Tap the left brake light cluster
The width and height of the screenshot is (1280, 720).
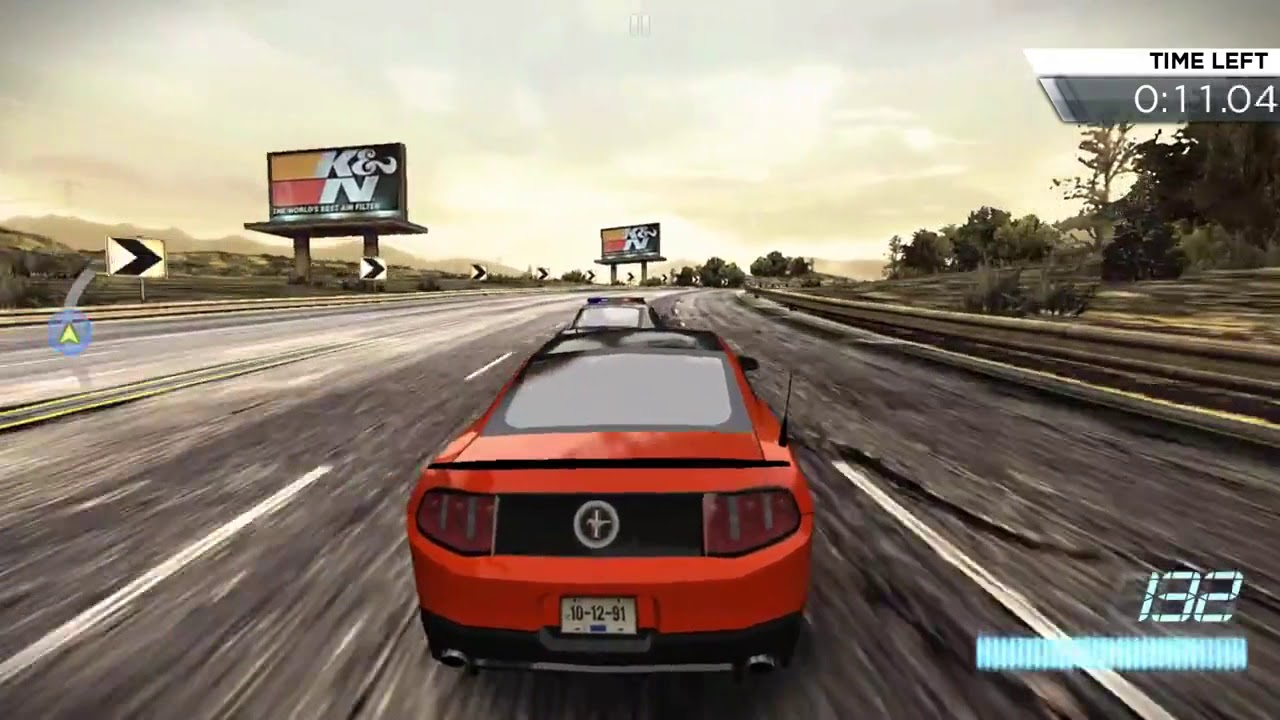456,518
